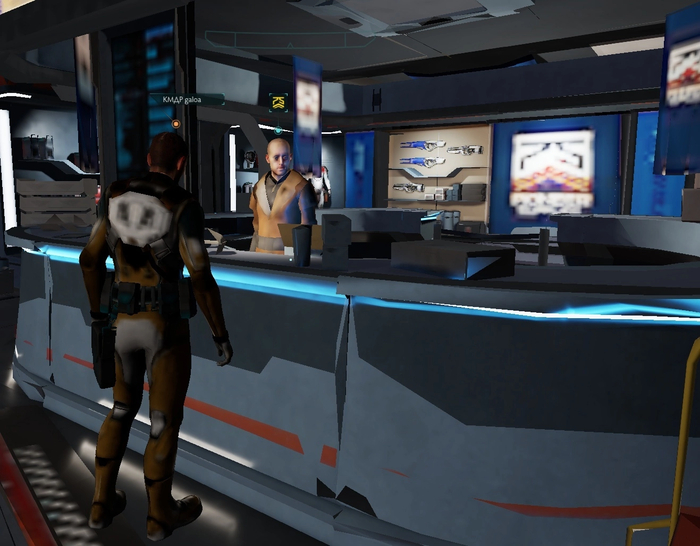Select the yellow vendor icon above the merchant

[x=277, y=101]
